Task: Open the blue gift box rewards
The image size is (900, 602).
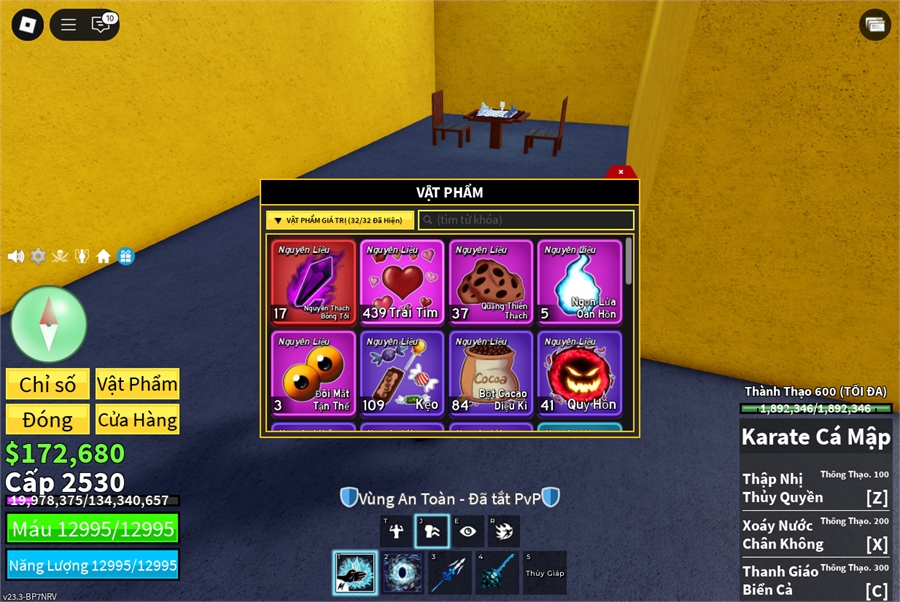Action: click(x=125, y=256)
